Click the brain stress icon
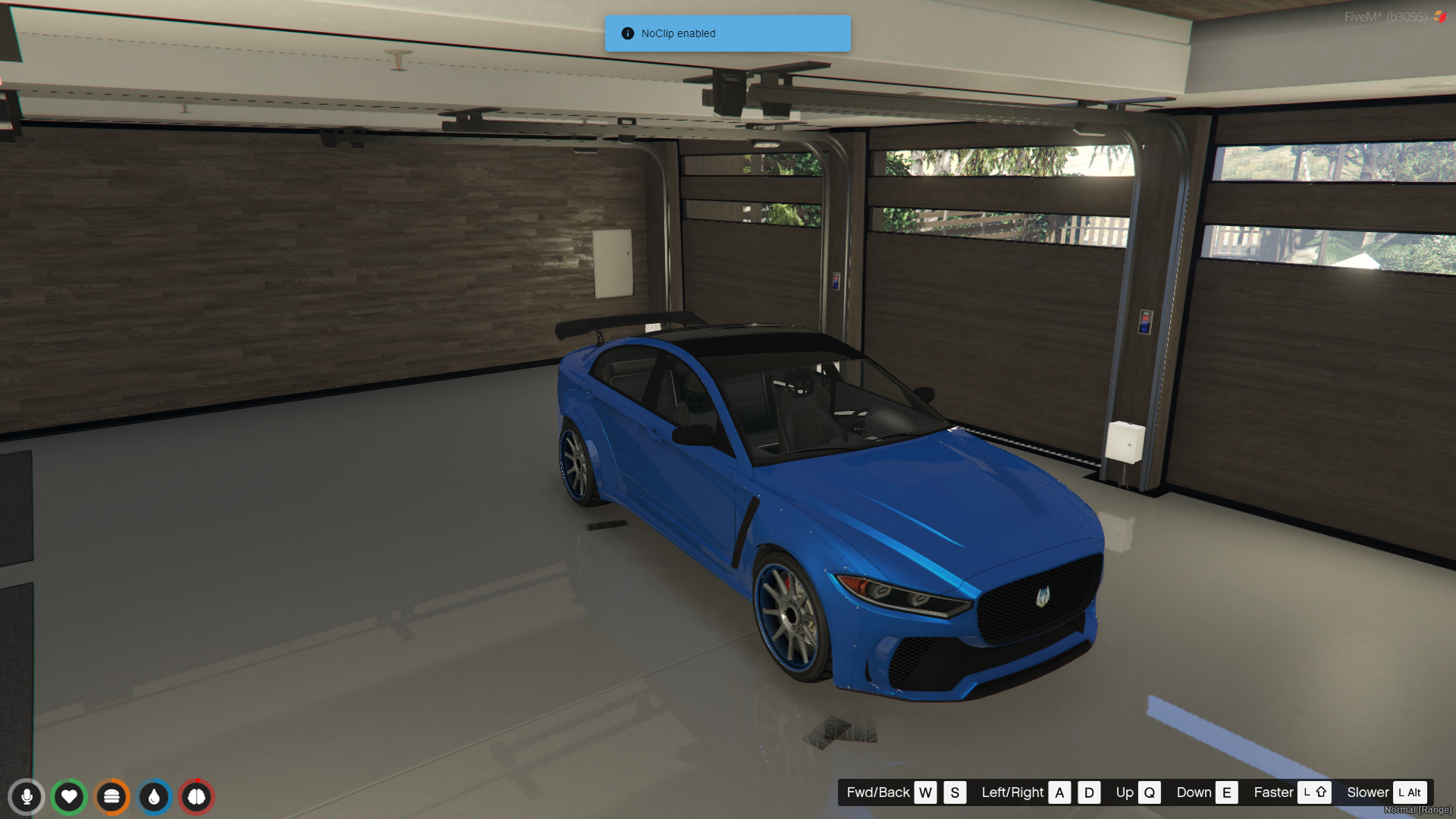The image size is (1456, 819). click(197, 797)
